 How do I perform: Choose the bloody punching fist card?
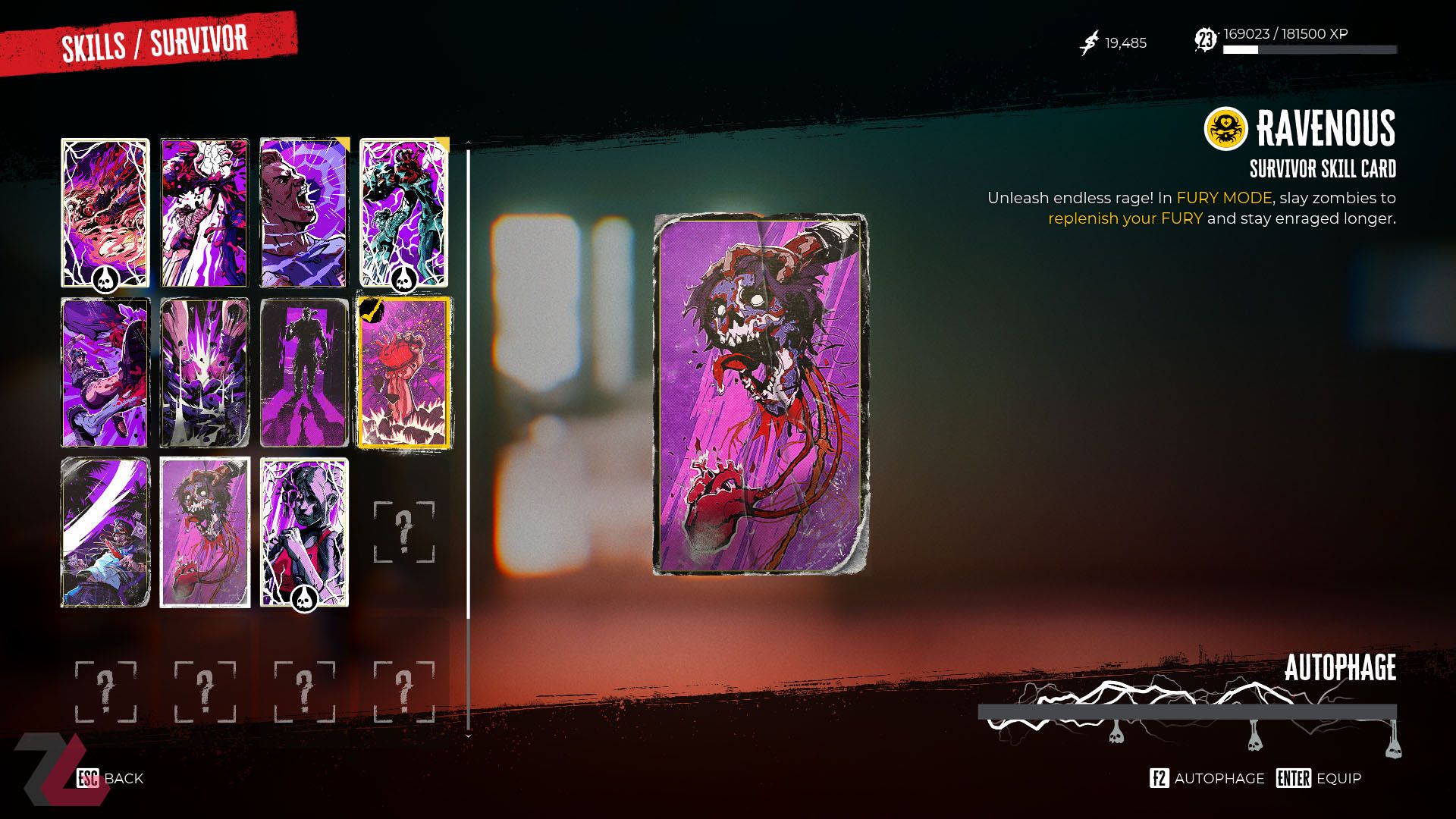(x=205, y=212)
